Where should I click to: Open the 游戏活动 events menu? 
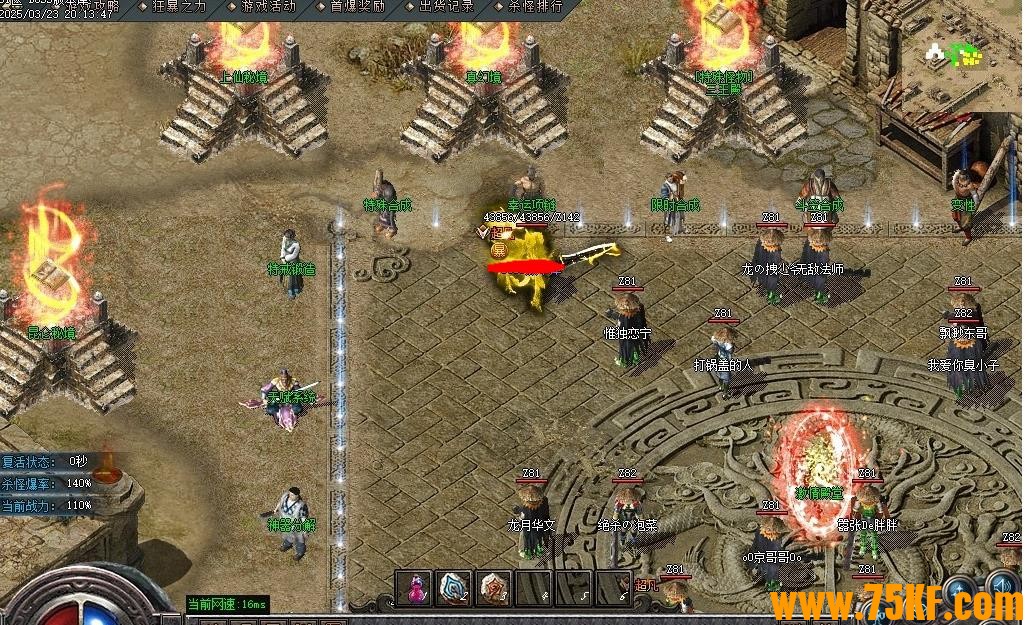[267, 6]
